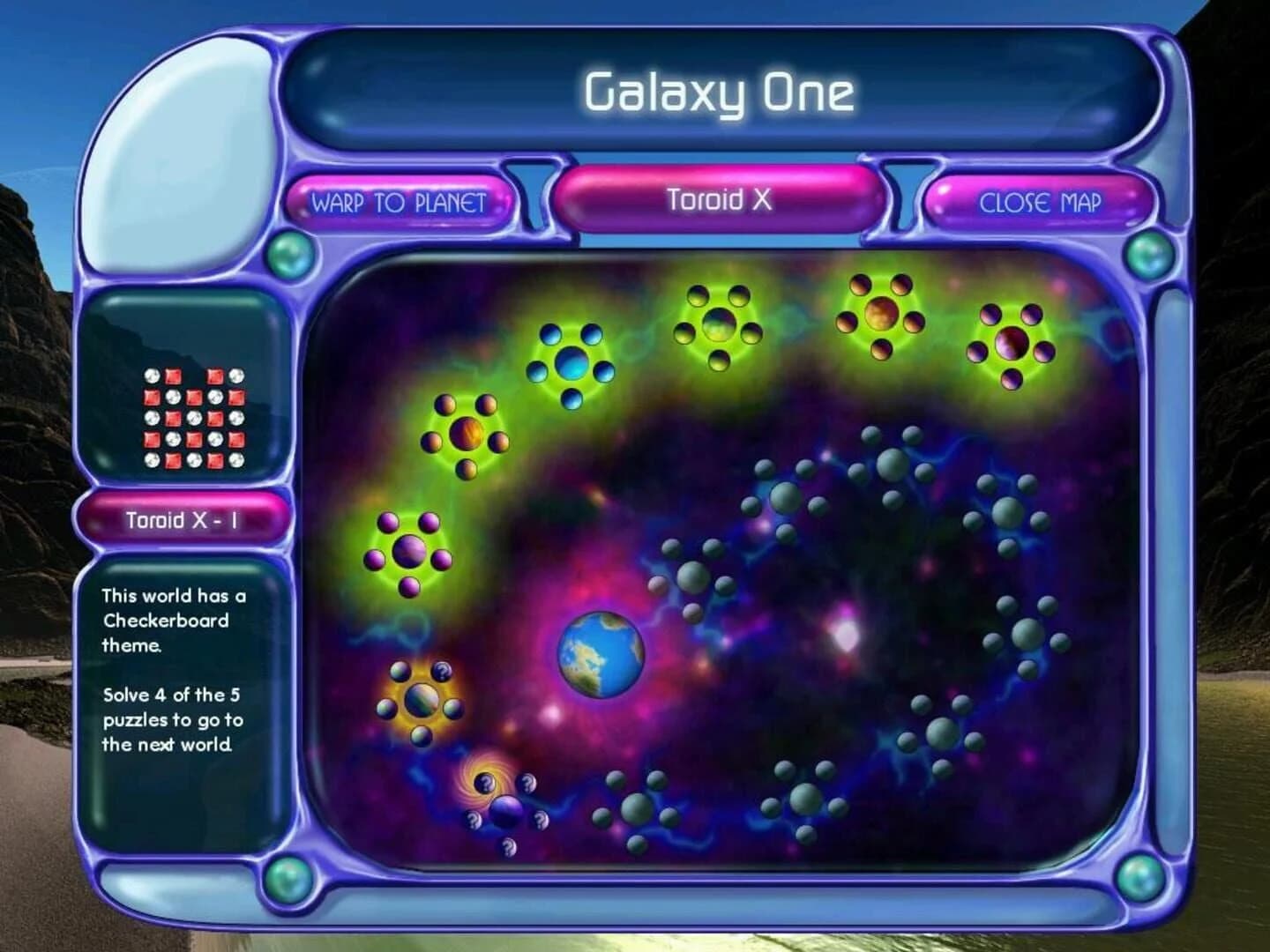This screenshot has height=952, width=1270.
Task: Select the orange planet world near the top
Action: [x=880, y=316]
